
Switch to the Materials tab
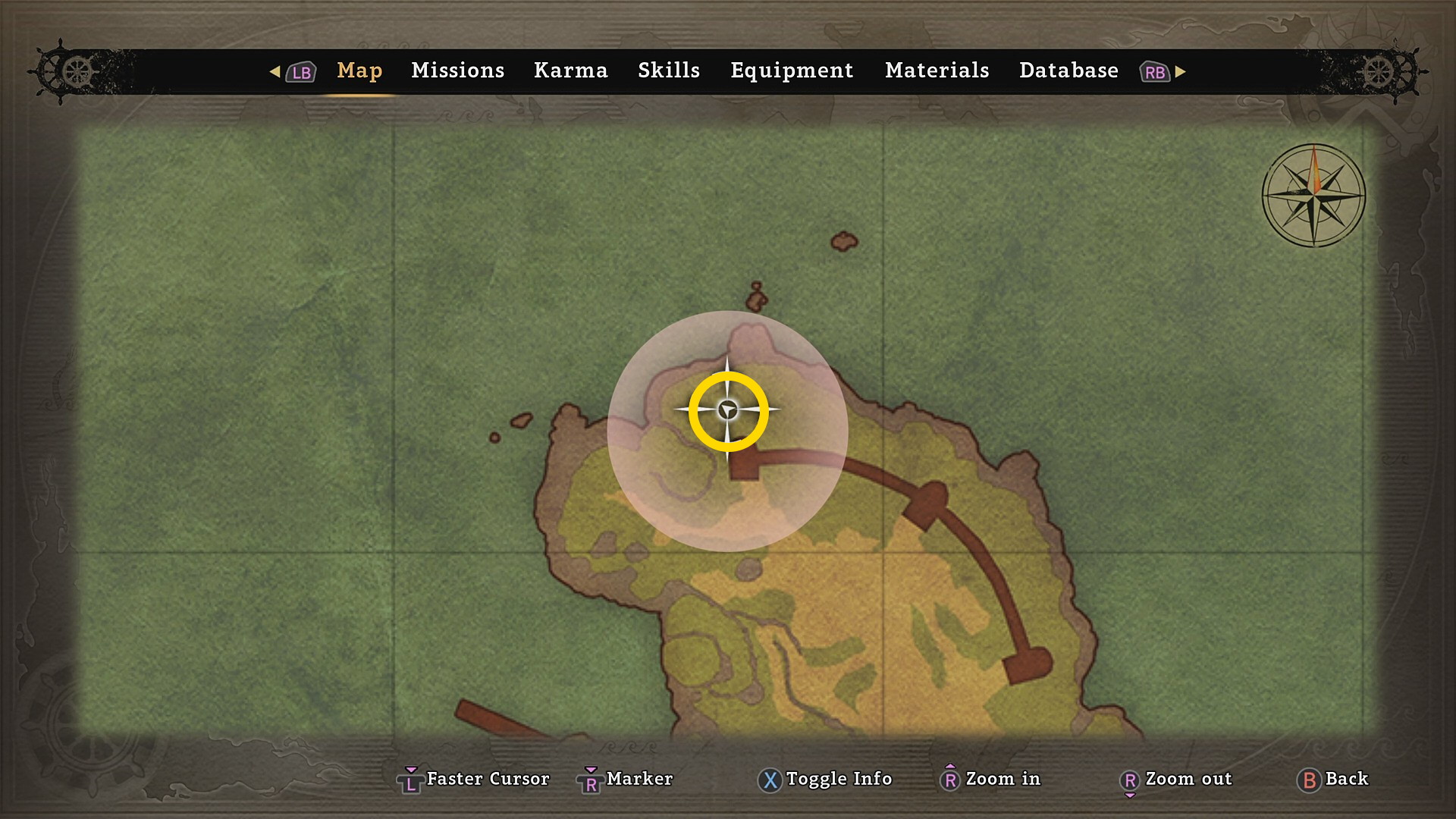click(937, 71)
